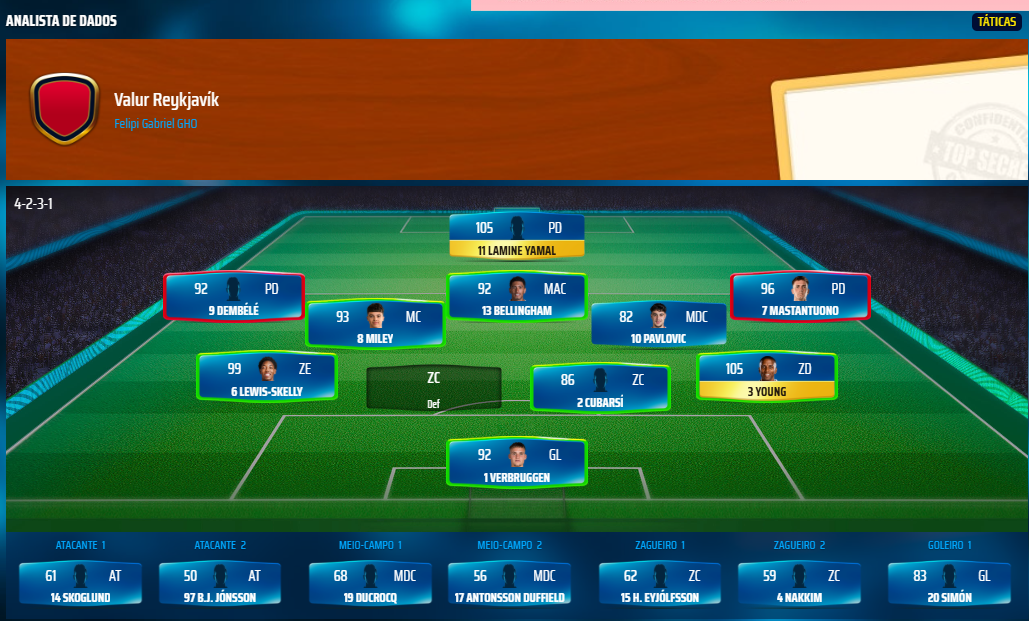Image resolution: width=1029 pixels, height=621 pixels.
Task: Click the Felipi Gabriel GHO manager link
Action: pyautogui.click(x=156, y=124)
